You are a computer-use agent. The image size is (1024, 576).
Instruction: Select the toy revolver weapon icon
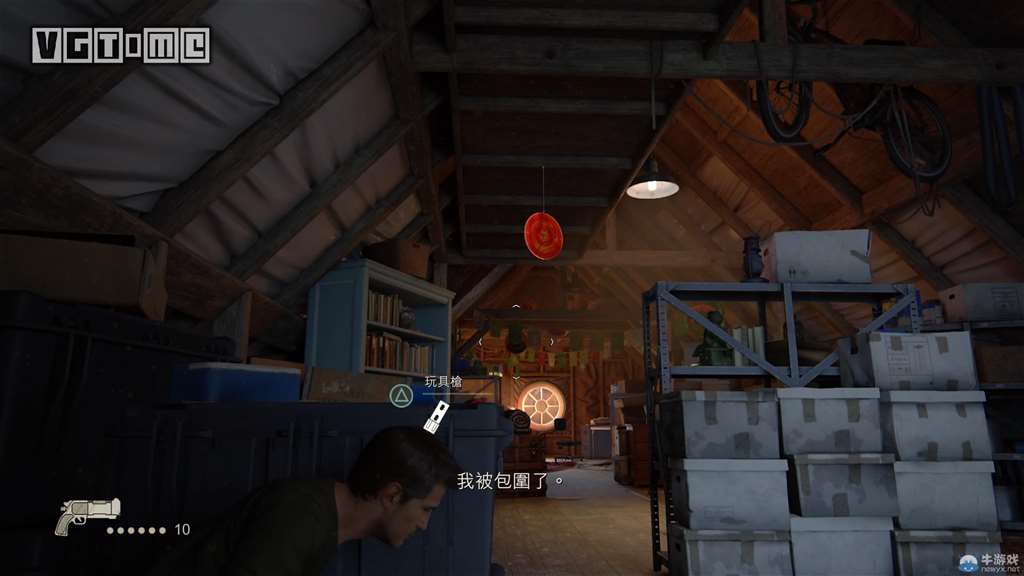pos(86,515)
